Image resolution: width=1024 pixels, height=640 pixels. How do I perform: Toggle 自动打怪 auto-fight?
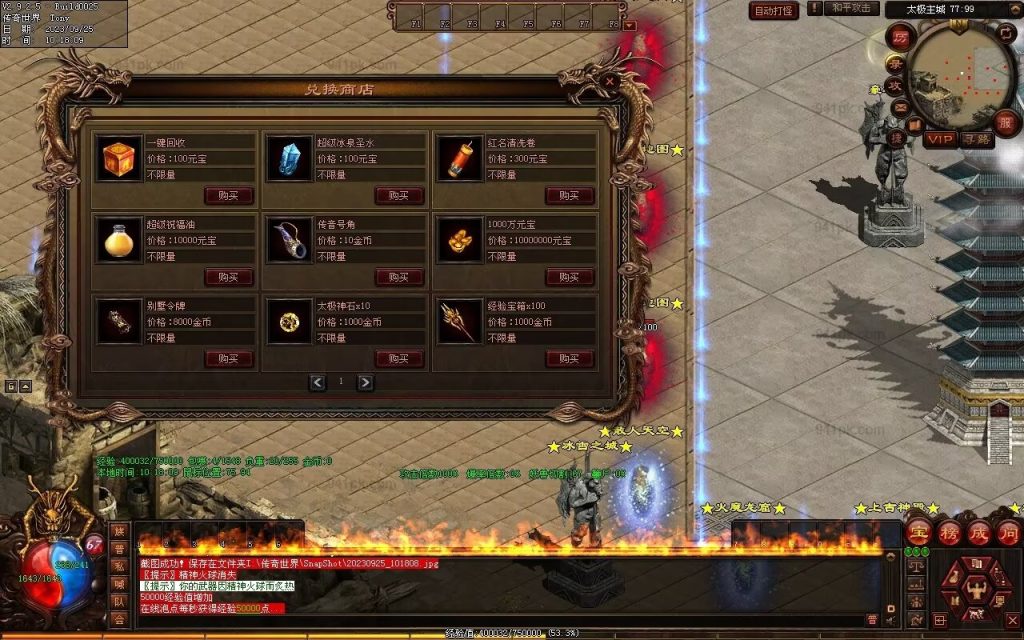774,11
